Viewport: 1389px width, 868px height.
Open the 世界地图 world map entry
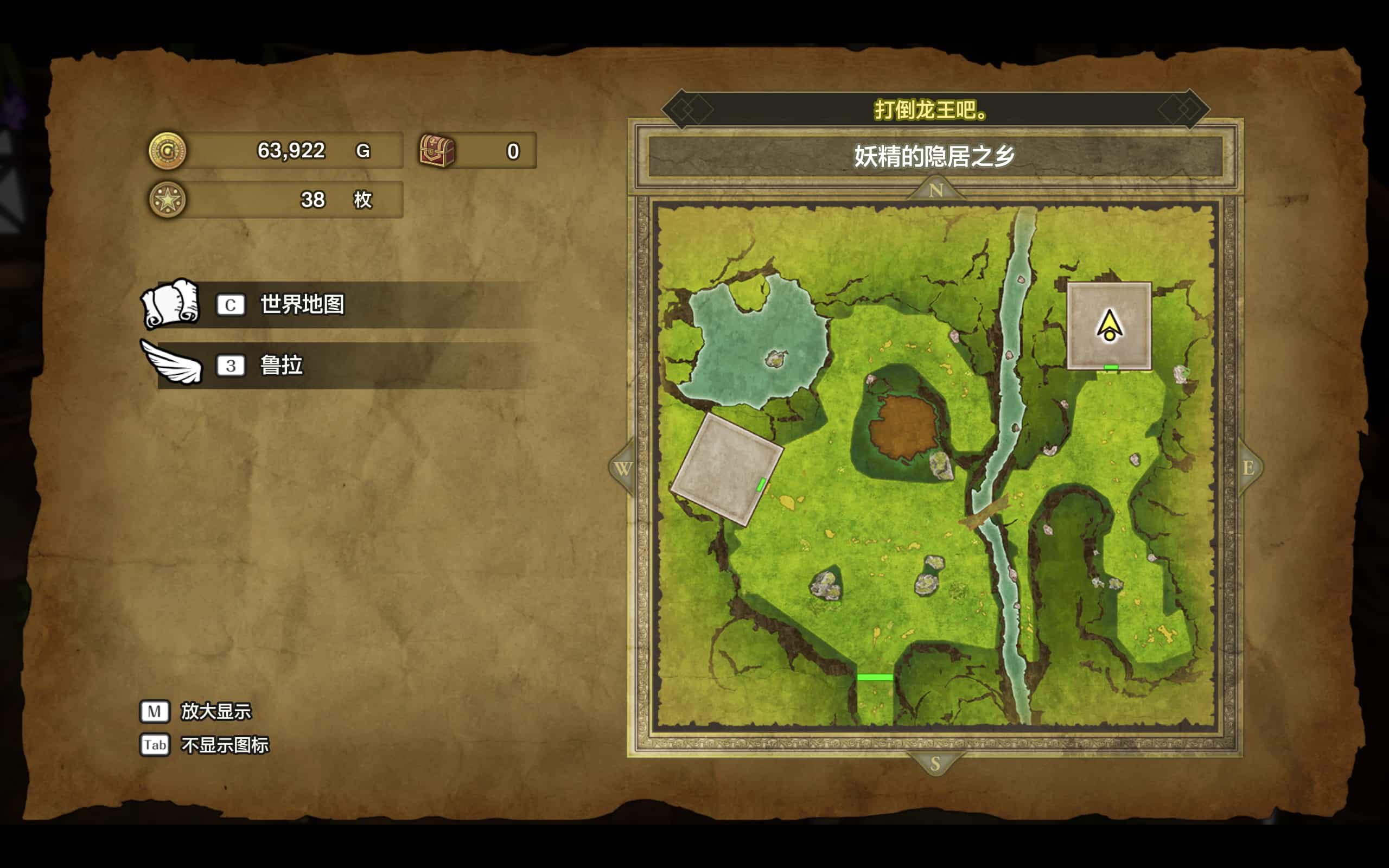[x=302, y=304]
